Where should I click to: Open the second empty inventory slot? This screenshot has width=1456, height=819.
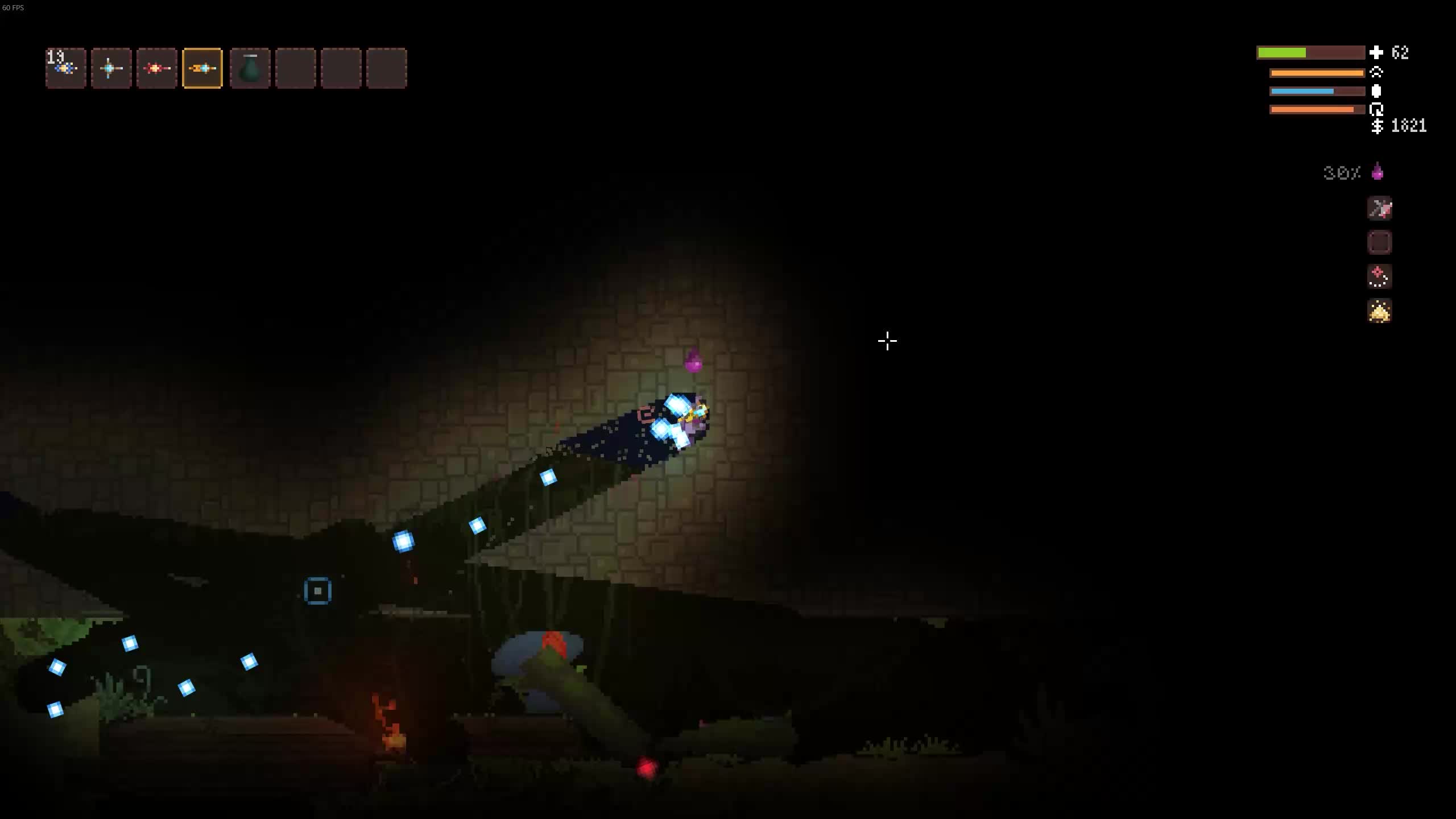point(341,68)
